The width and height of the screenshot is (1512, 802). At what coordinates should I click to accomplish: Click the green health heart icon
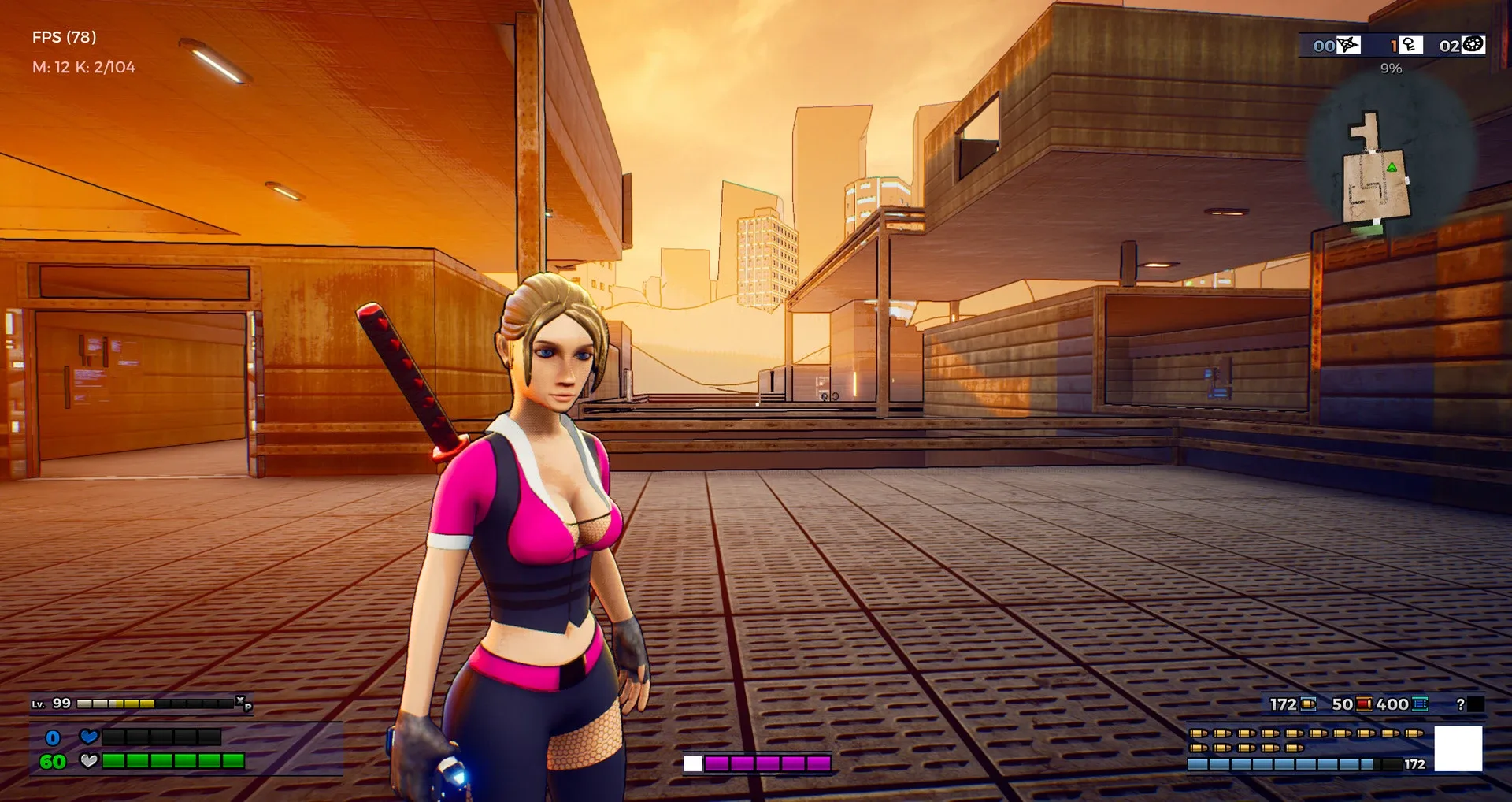coord(89,761)
